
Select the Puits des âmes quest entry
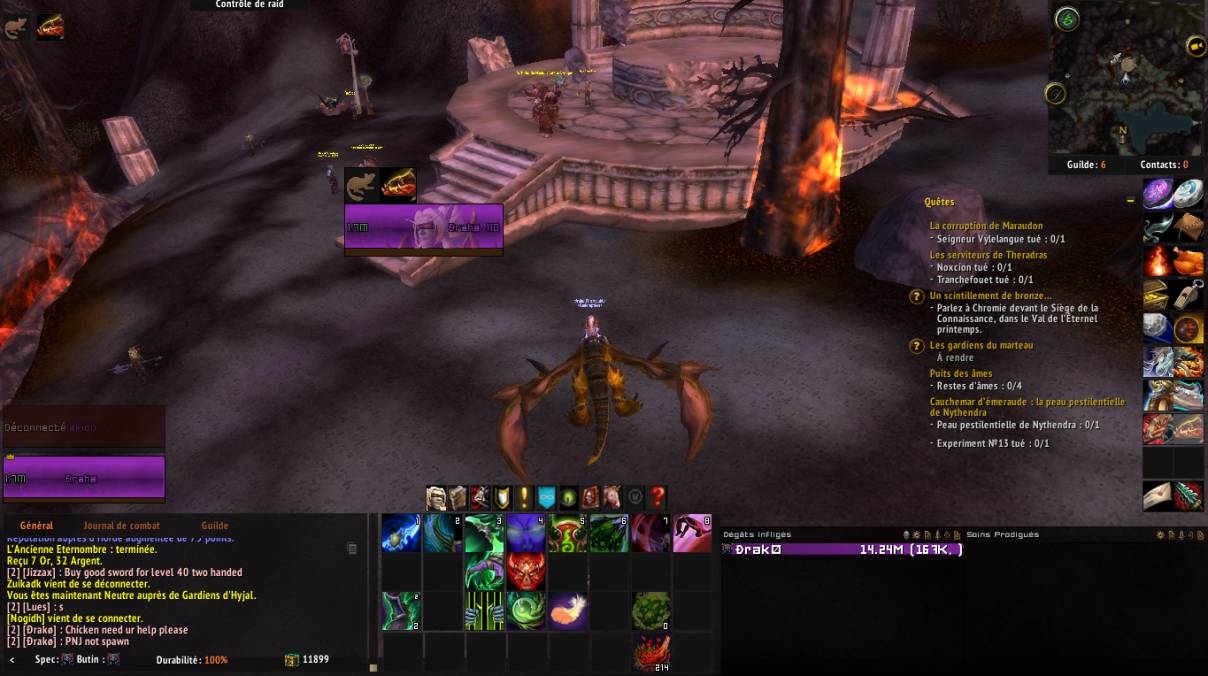(961, 373)
